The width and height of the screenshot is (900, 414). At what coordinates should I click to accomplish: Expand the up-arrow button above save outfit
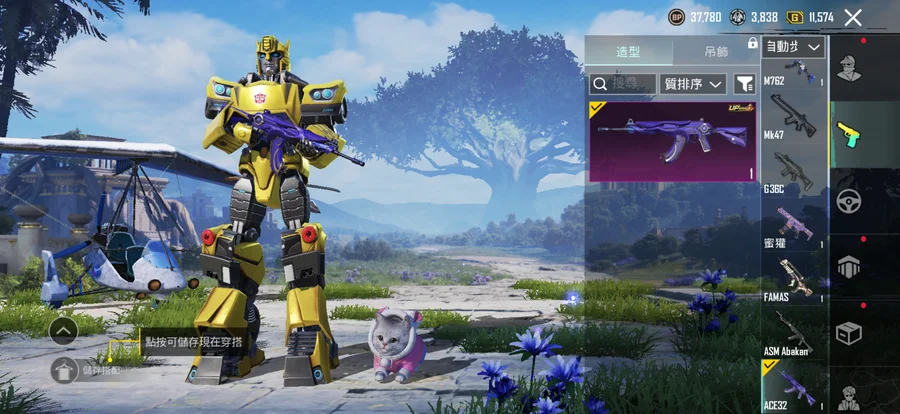click(63, 329)
